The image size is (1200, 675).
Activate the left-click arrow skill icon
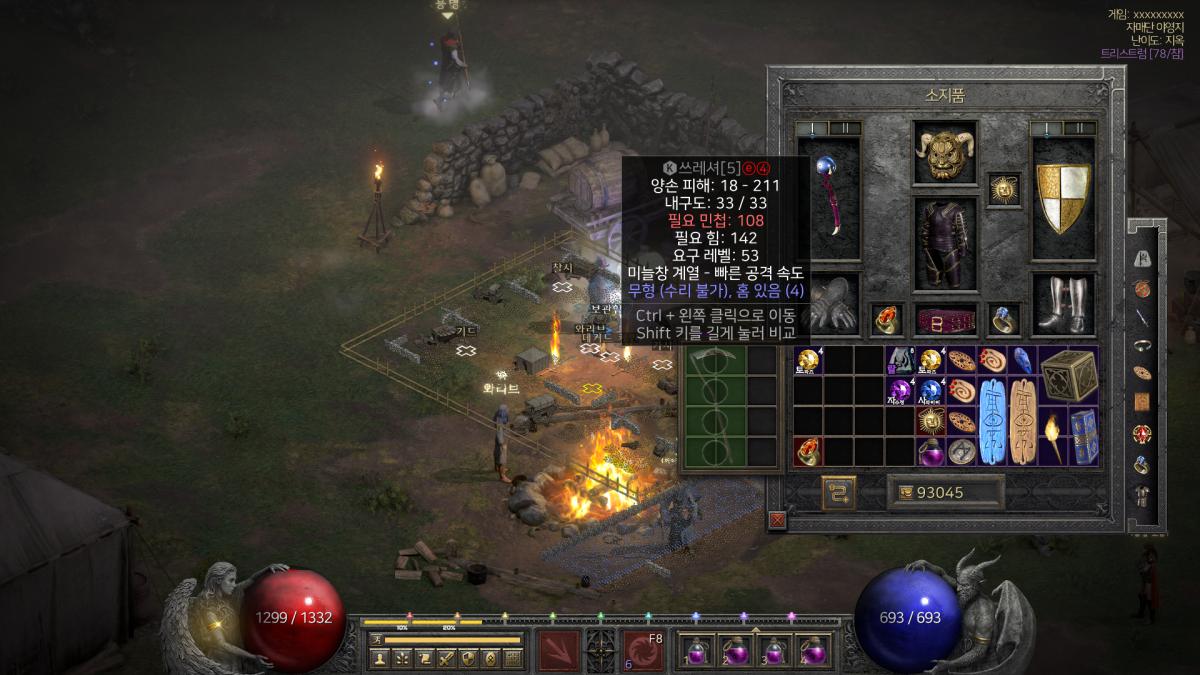click(560, 650)
